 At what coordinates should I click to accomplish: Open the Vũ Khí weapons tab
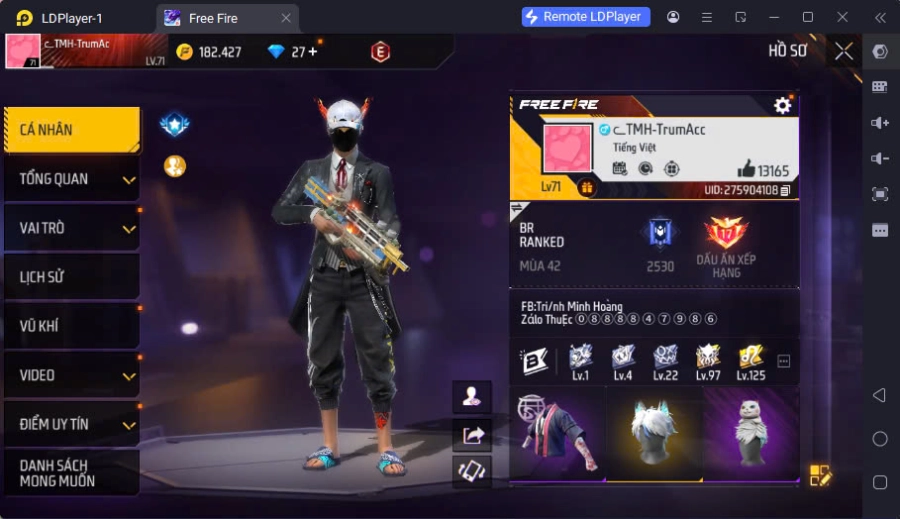[71, 326]
